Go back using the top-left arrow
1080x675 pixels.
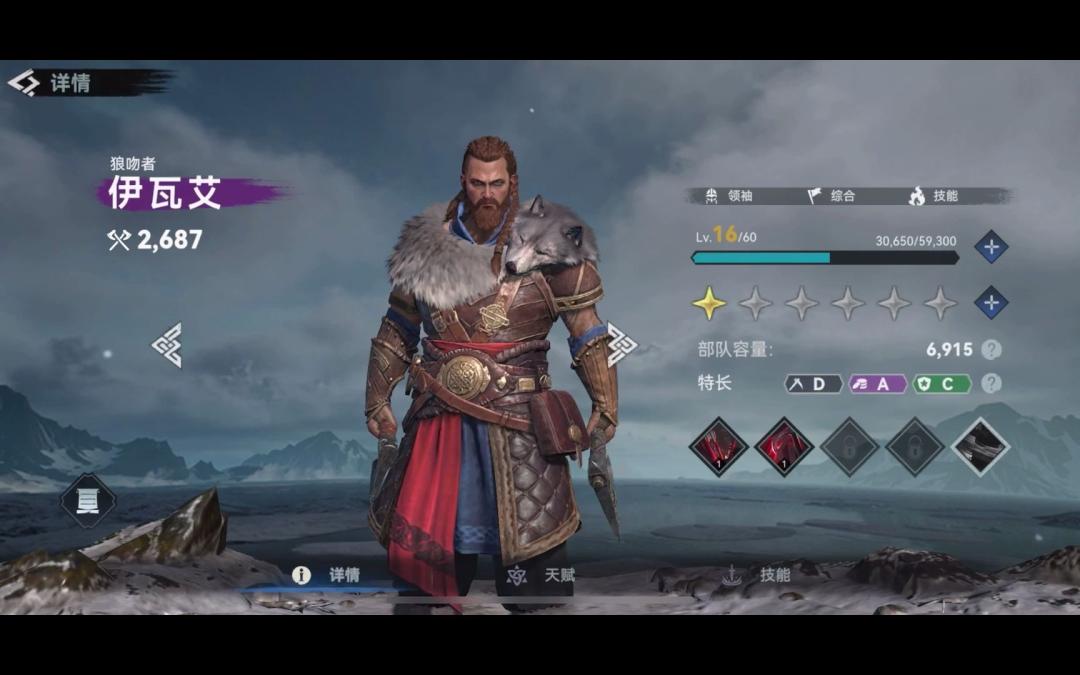23,82
